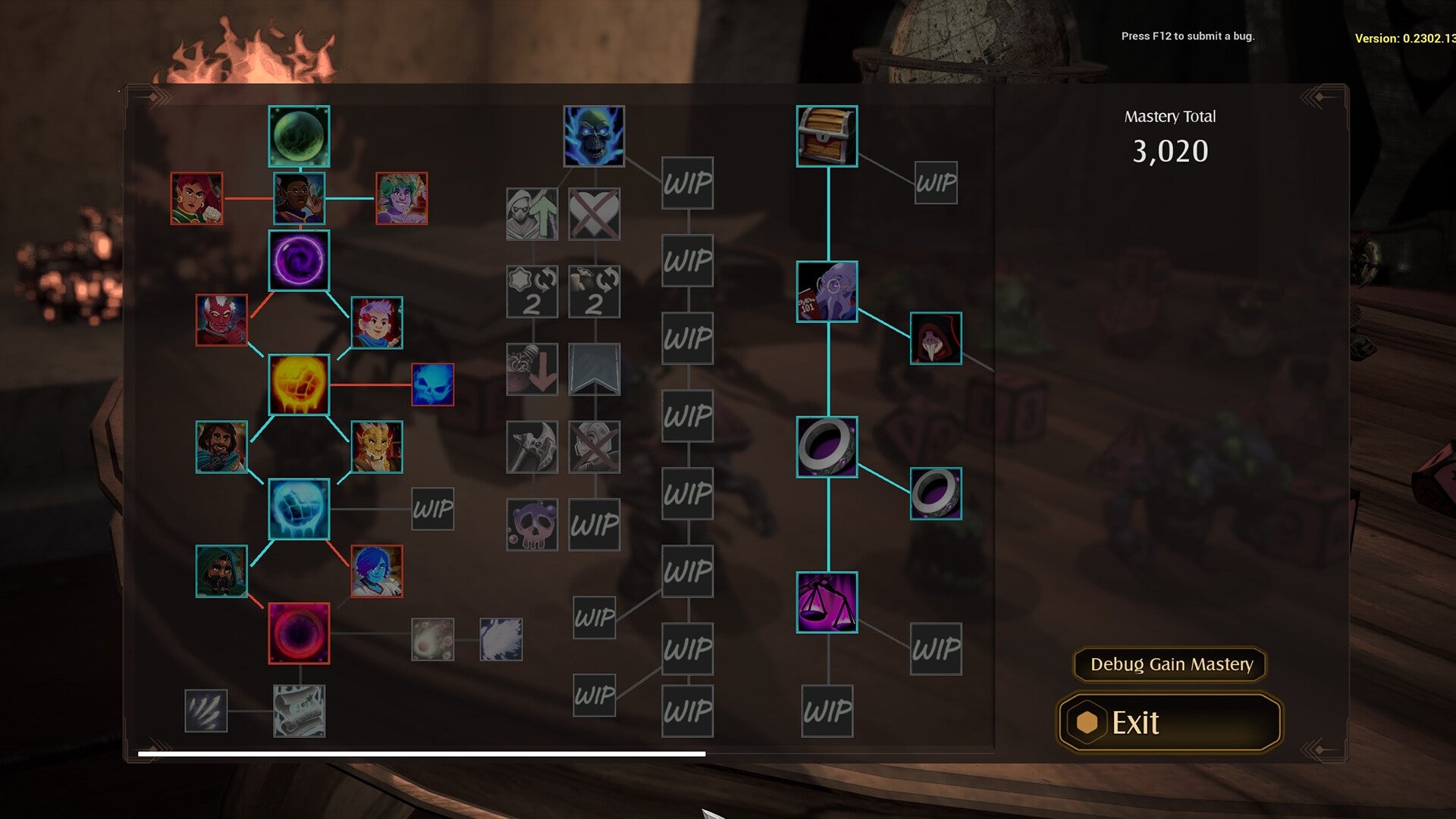The height and width of the screenshot is (819, 1456).
Task: Click the purple poison skull node
Action: click(x=531, y=524)
